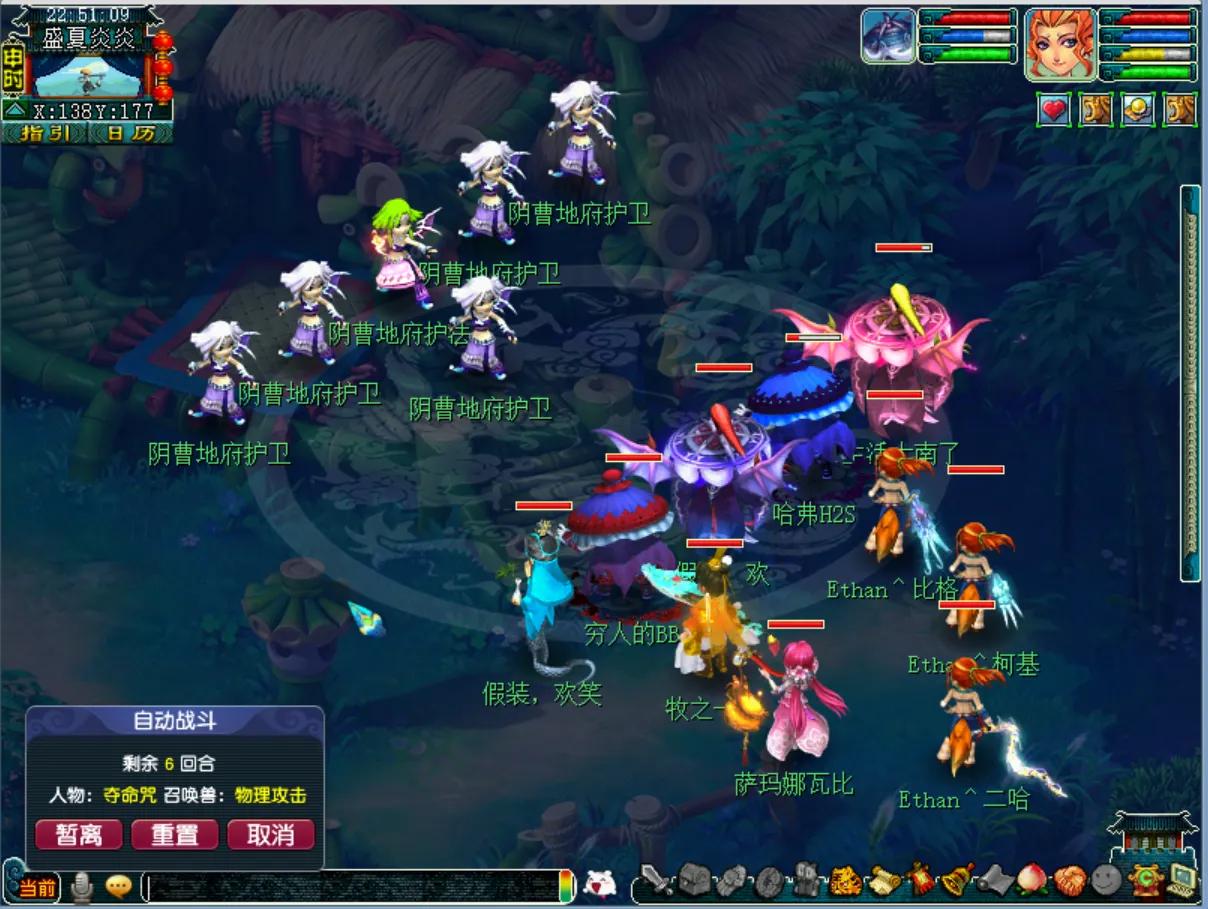The width and height of the screenshot is (1208, 909).
Task: Click the golden bell toolbar icon
Action: coord(957,879)
